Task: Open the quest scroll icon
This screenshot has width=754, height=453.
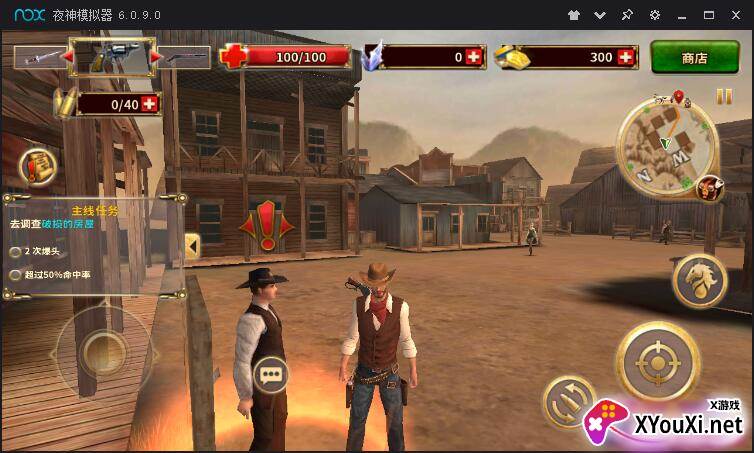Action: 37,166
